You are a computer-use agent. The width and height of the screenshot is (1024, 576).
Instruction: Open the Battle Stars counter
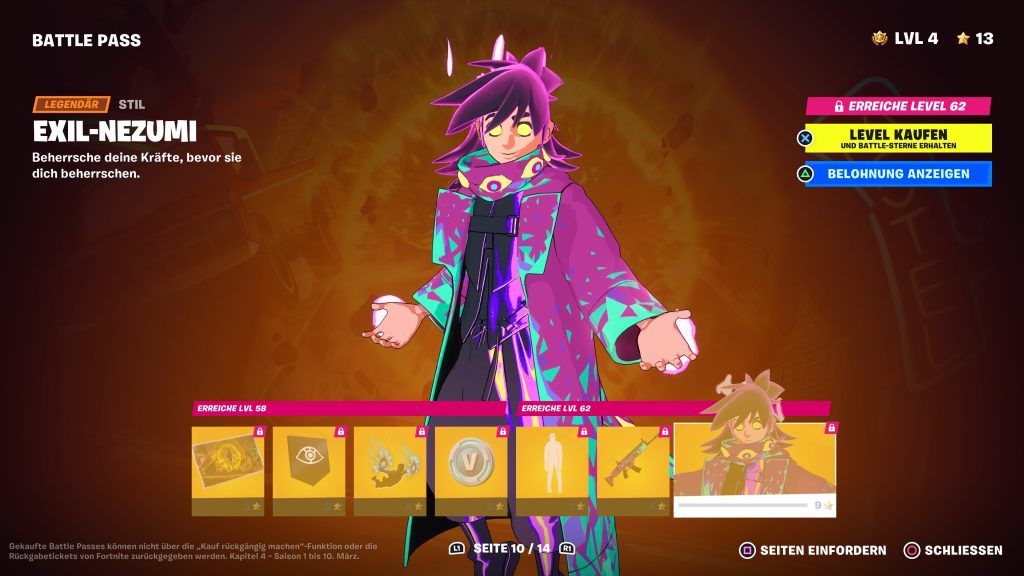pyautogui.click(x=975, y=39)
